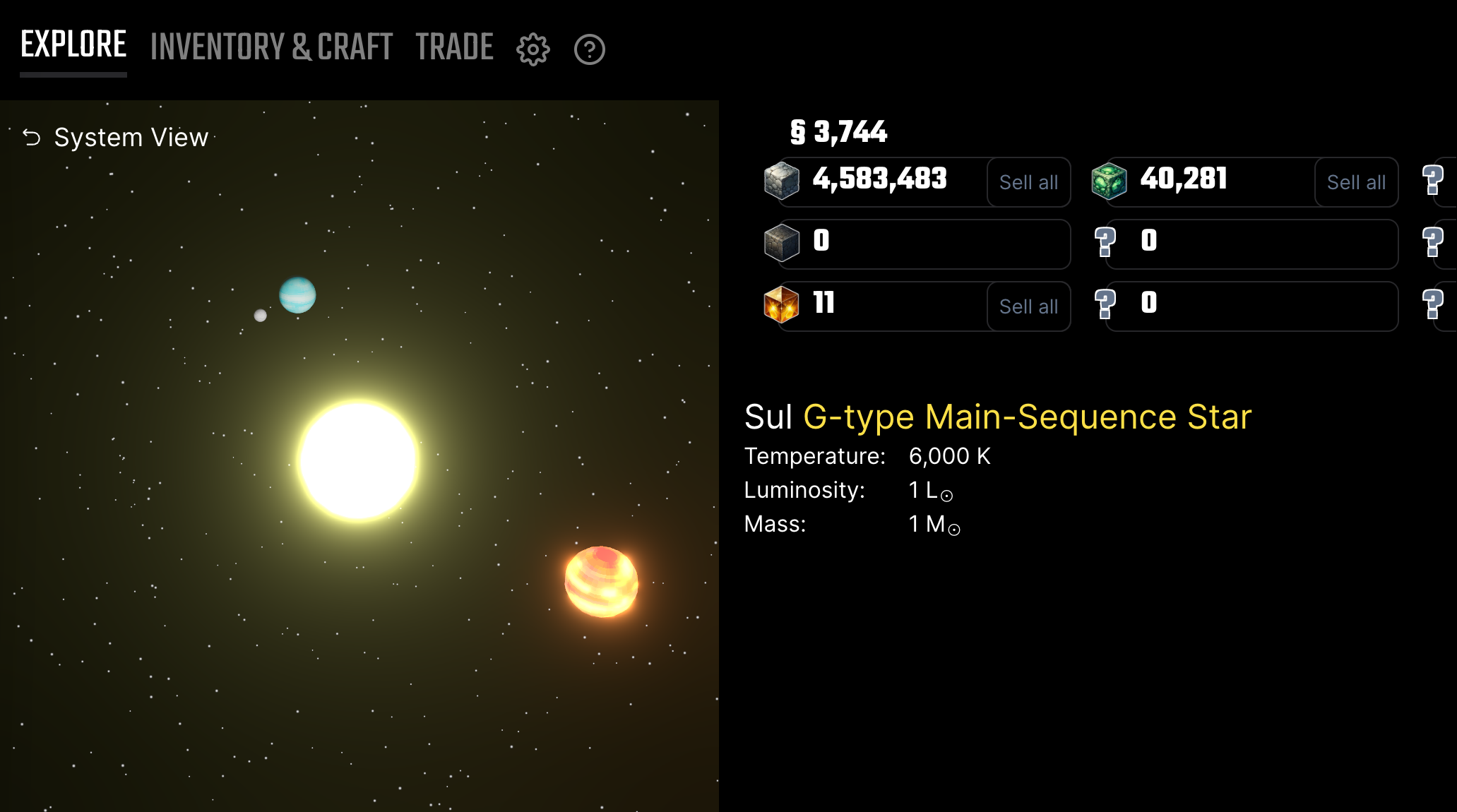The image size is (1457, 812).
Task: Select the blue gas giant planet
Action: click(x=298, y=295)
